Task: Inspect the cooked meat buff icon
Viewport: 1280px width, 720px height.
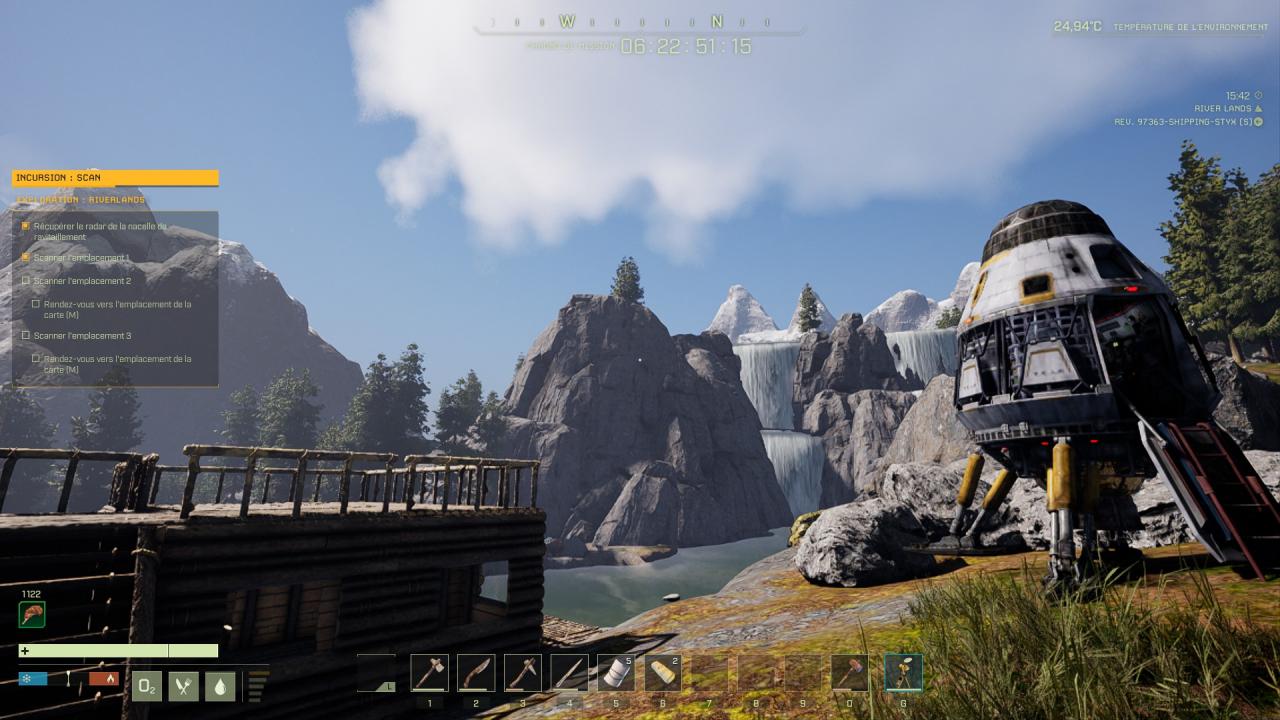Action: click(32, 614)
